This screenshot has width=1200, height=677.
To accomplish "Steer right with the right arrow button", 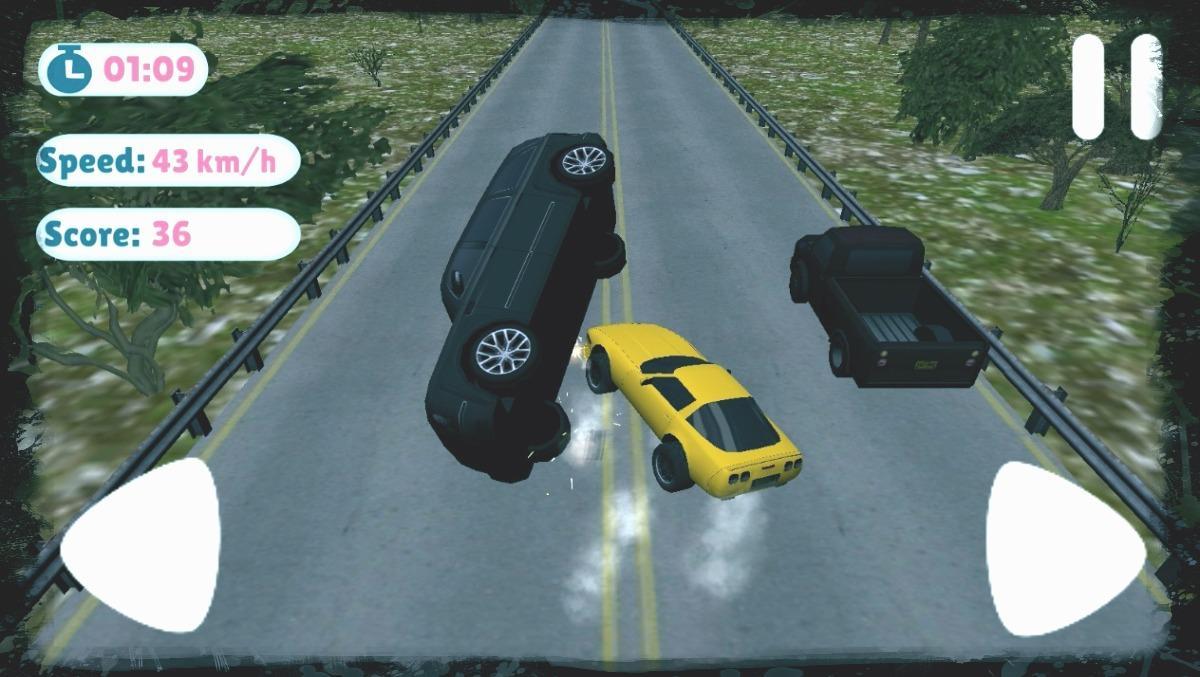I will (x=1059, y=550).
